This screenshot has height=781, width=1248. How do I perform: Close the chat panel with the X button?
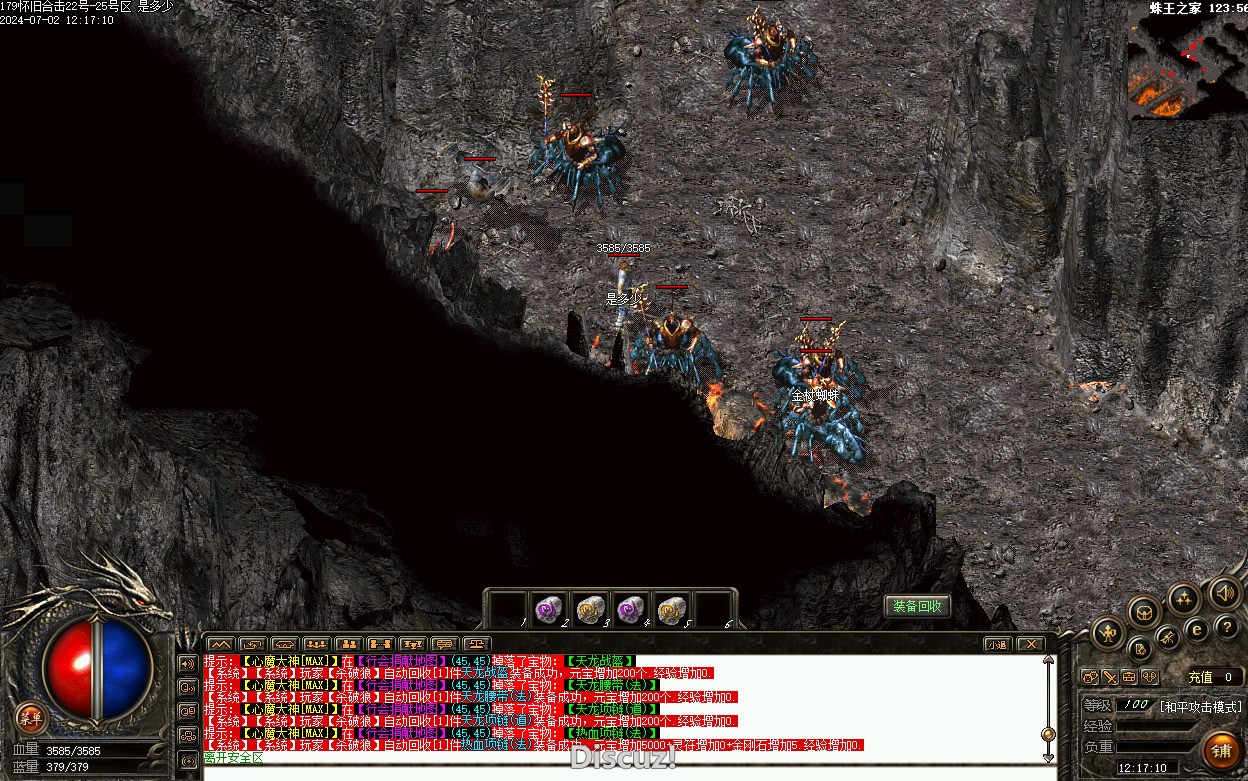point(1030,644)
